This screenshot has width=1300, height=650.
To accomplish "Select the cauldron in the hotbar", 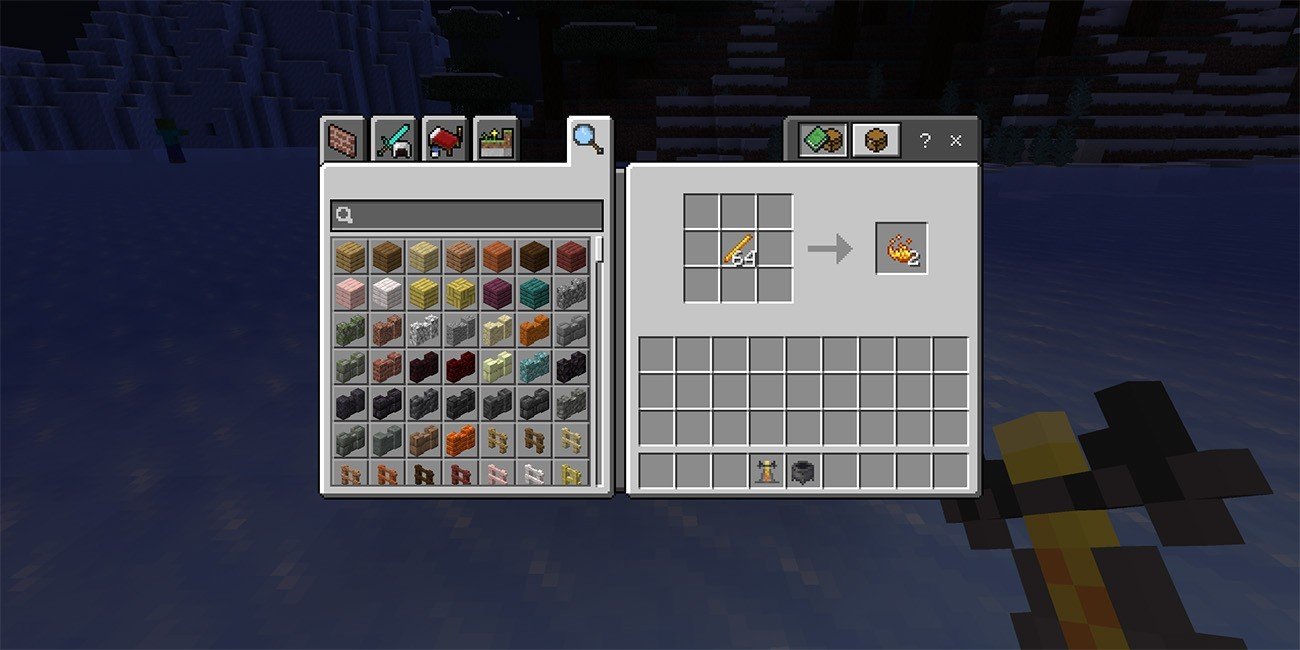I will coord(803,470).
